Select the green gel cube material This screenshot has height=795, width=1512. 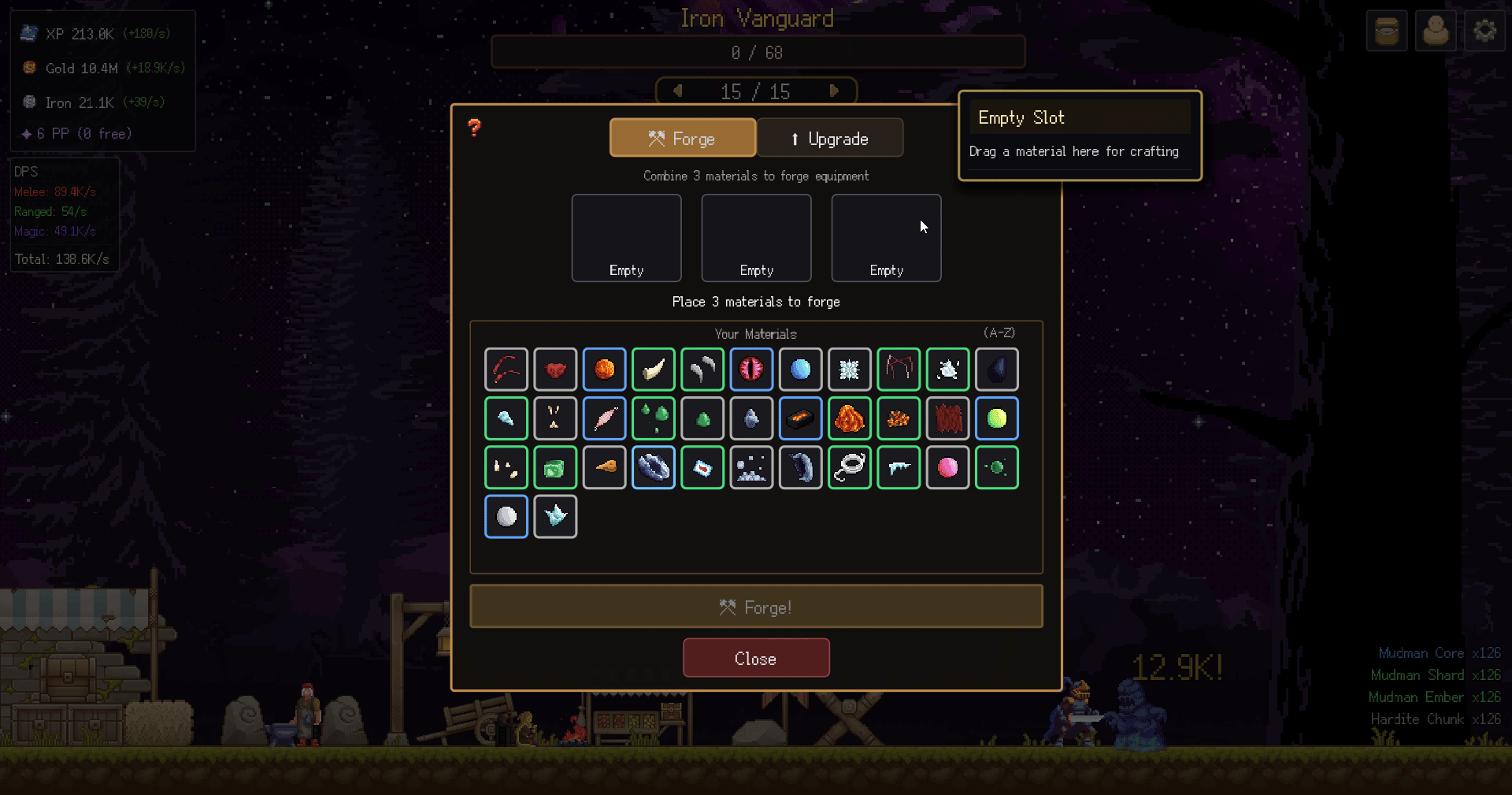[555, 468]
